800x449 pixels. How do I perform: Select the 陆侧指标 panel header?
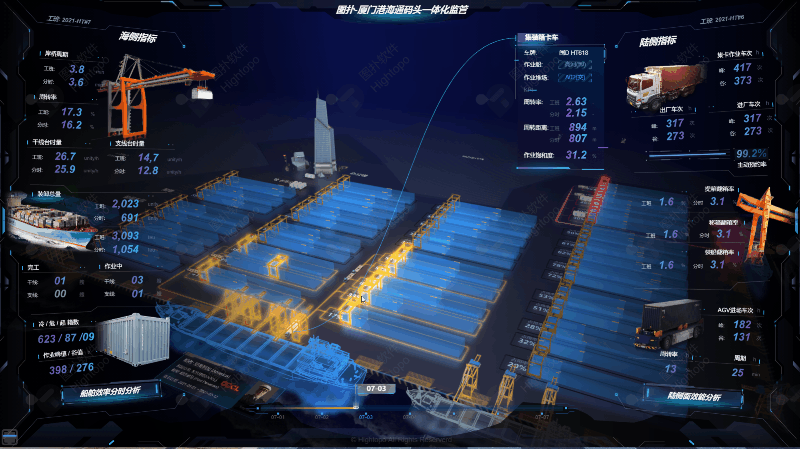coord(657,42)
